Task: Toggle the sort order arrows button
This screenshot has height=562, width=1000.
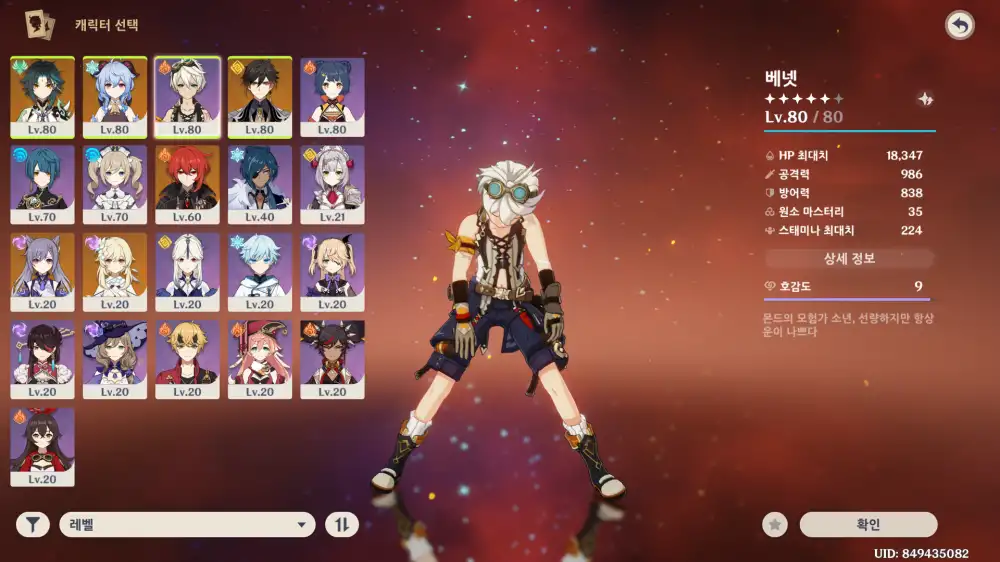Action: [341, 524]
